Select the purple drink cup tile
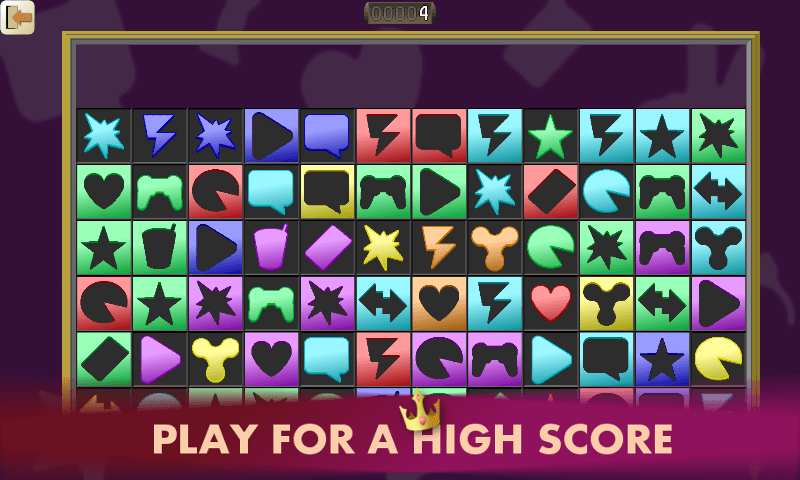The height and width of the screenshot is (480, 800). [272, 247]
